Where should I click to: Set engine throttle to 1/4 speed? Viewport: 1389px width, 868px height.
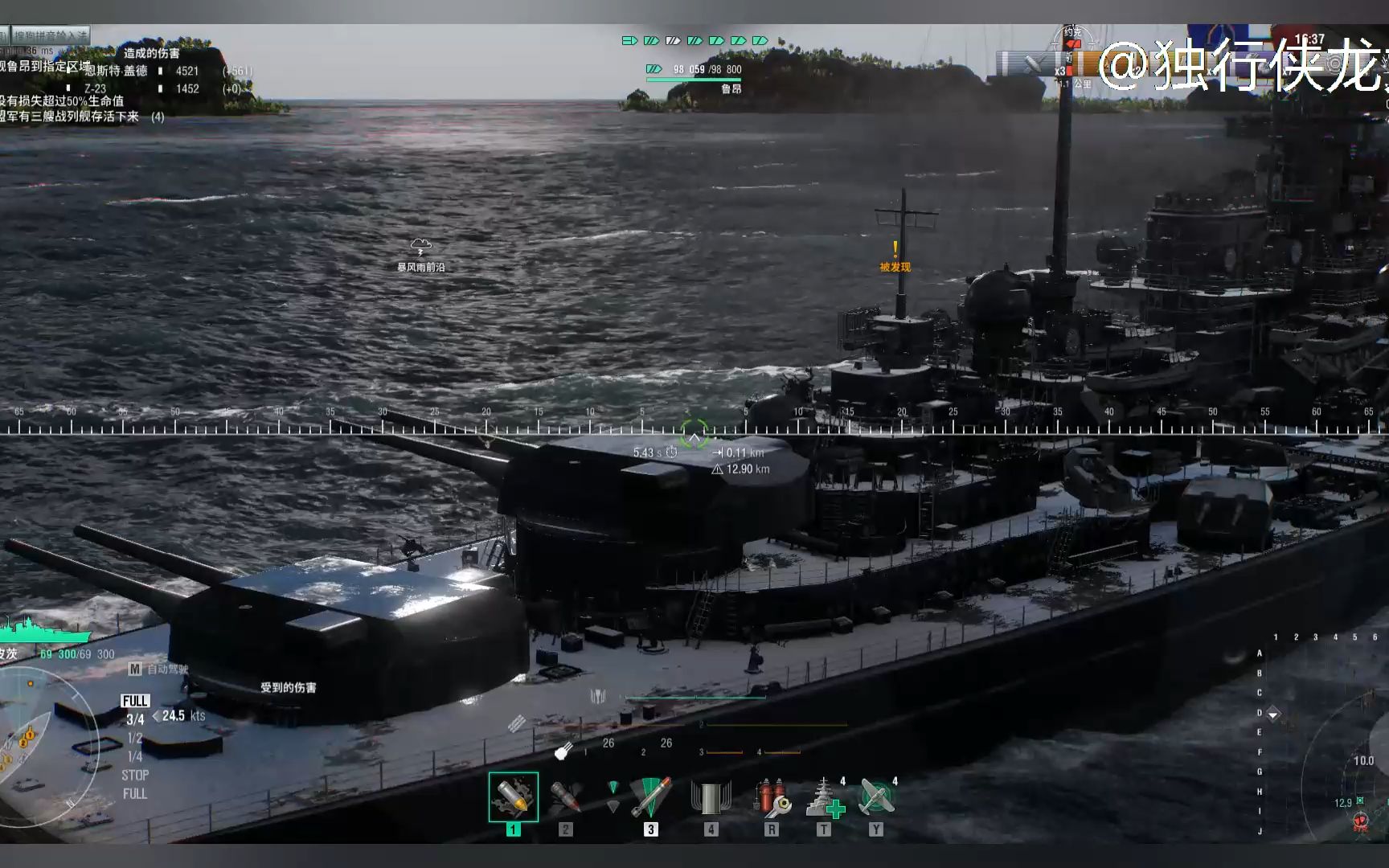135,756
